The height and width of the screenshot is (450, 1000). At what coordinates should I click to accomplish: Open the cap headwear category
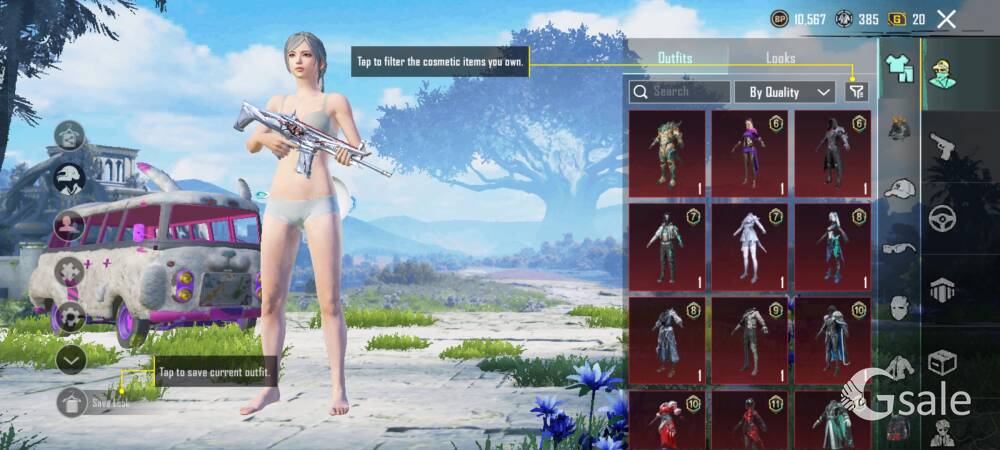pyautogui.click(x=900, y=189)
